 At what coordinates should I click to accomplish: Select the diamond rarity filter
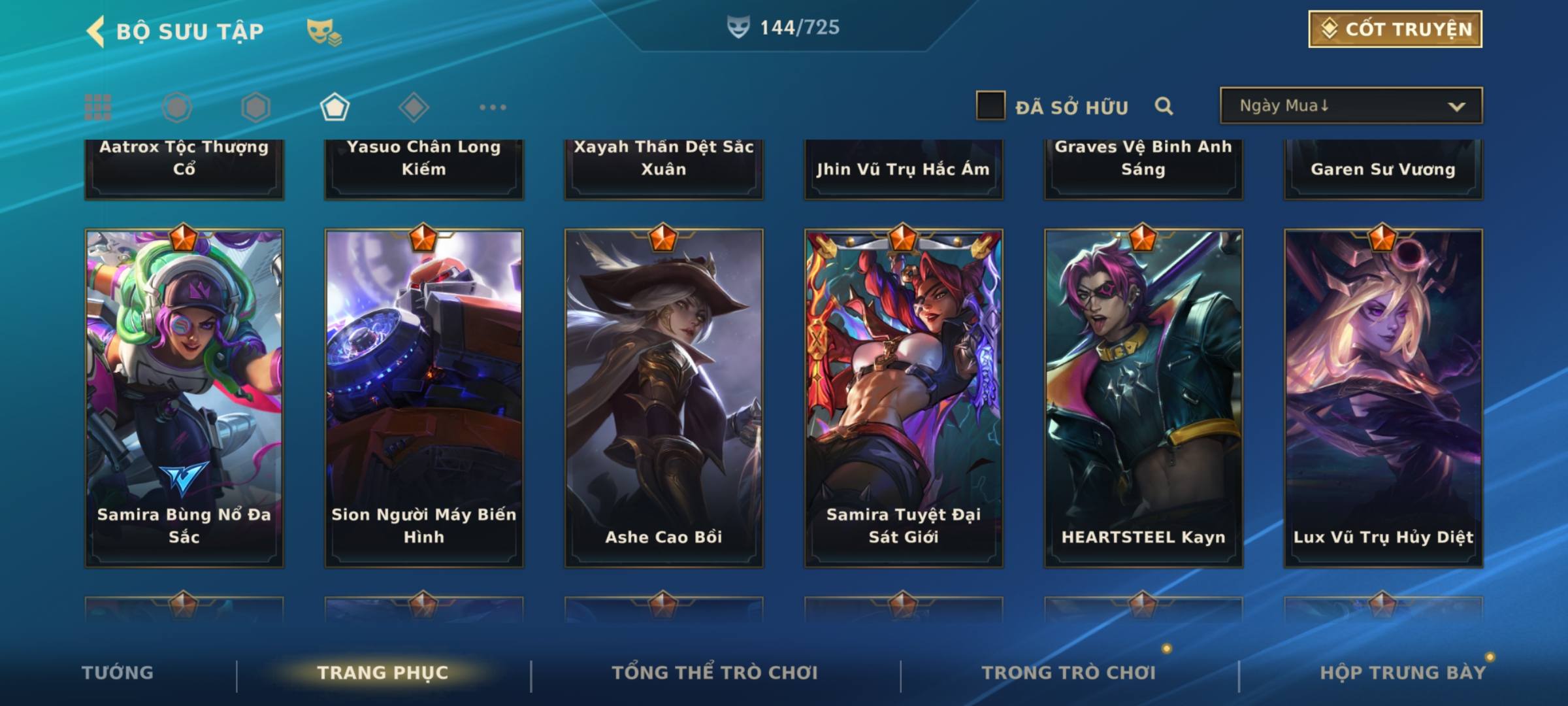tap(414, 107)
